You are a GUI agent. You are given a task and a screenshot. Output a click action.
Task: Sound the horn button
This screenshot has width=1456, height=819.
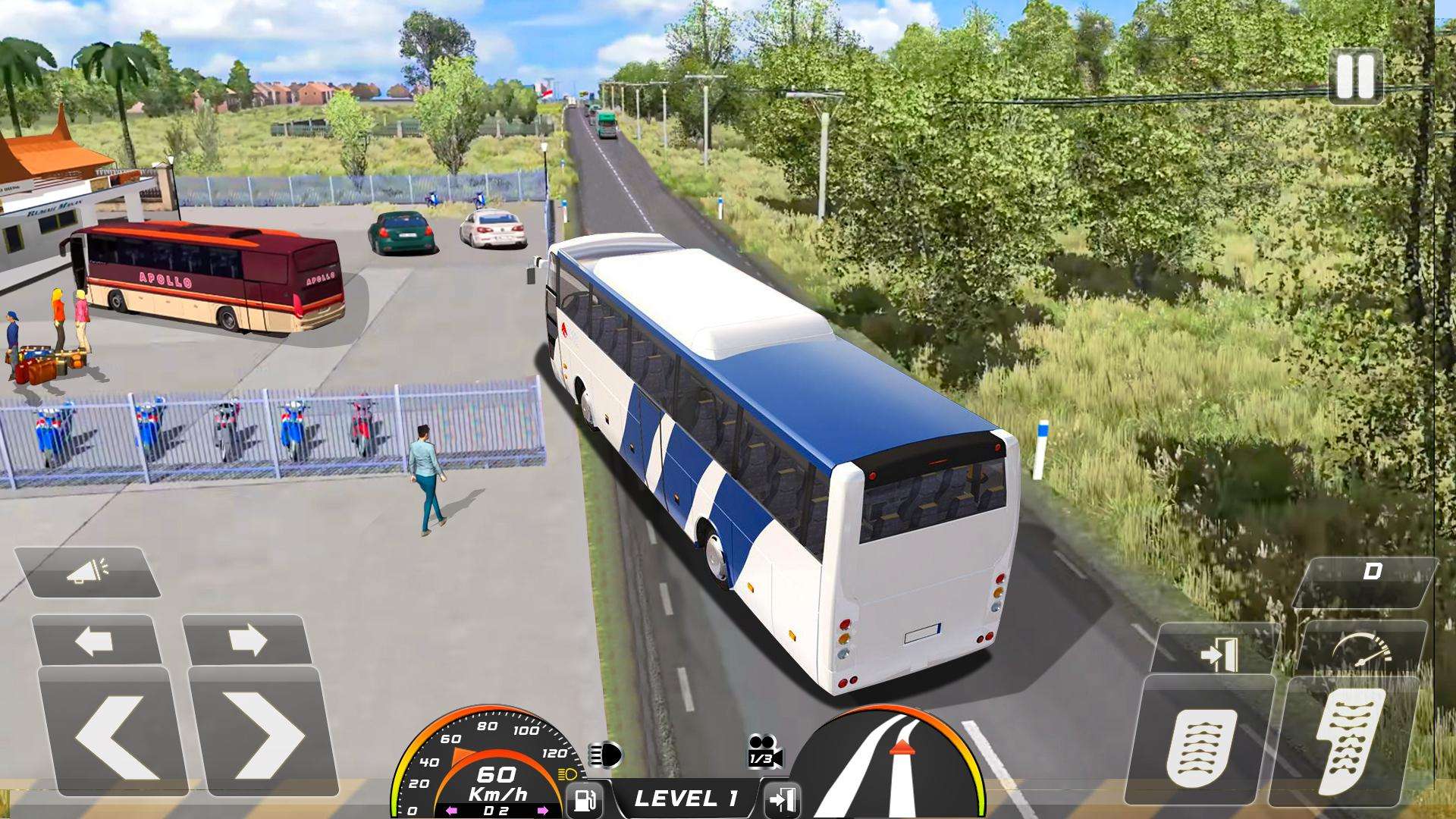[x=87, y=573]
